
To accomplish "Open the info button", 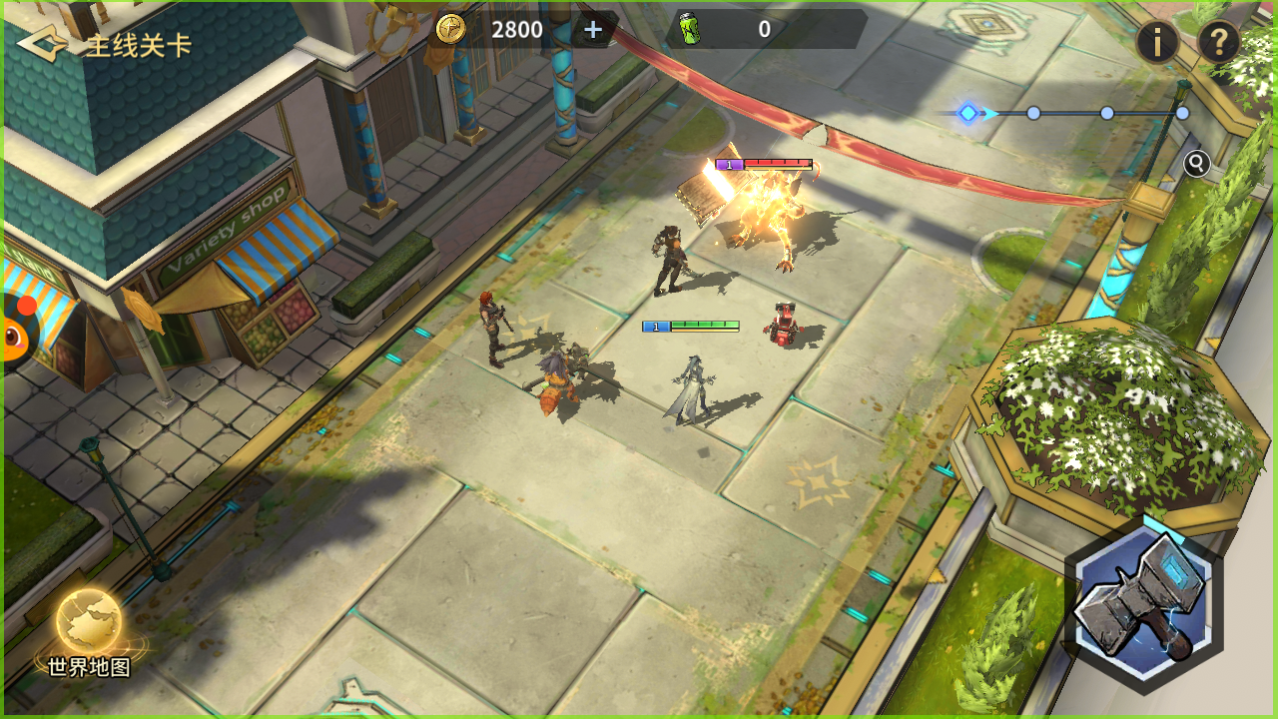I will [x=1157, y=43].
